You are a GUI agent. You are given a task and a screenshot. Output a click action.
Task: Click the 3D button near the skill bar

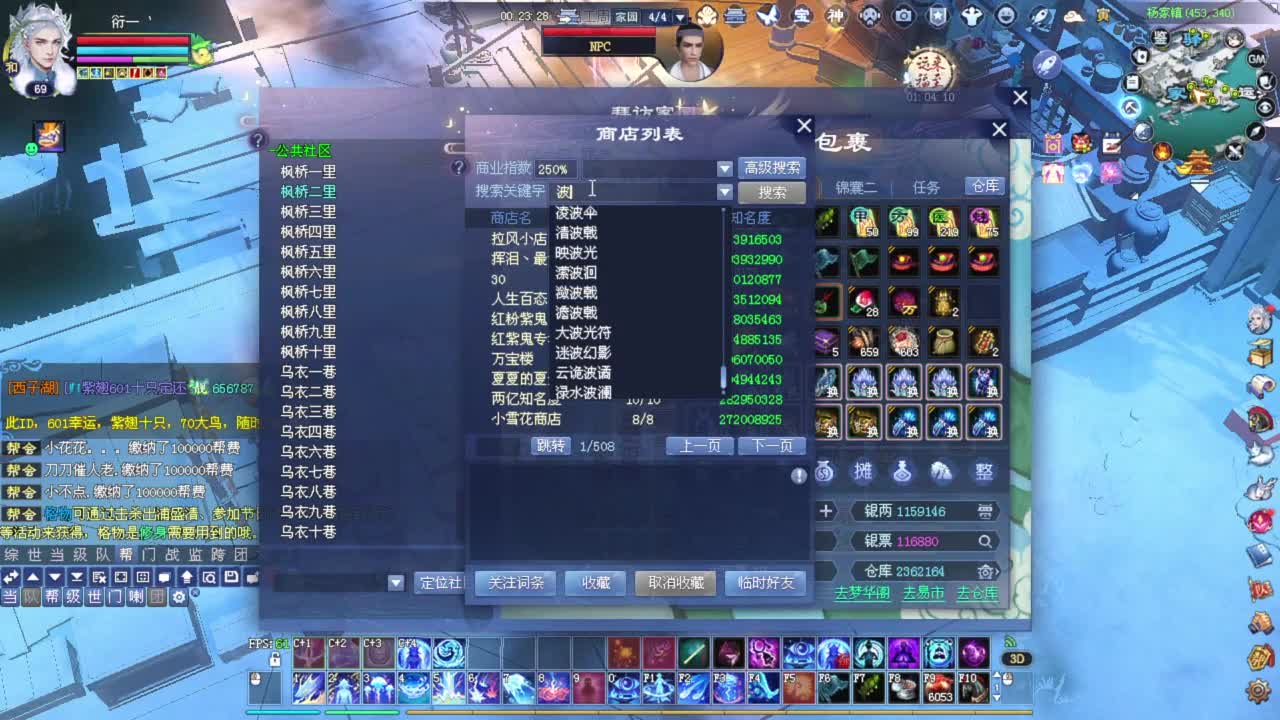[1018, 660]
